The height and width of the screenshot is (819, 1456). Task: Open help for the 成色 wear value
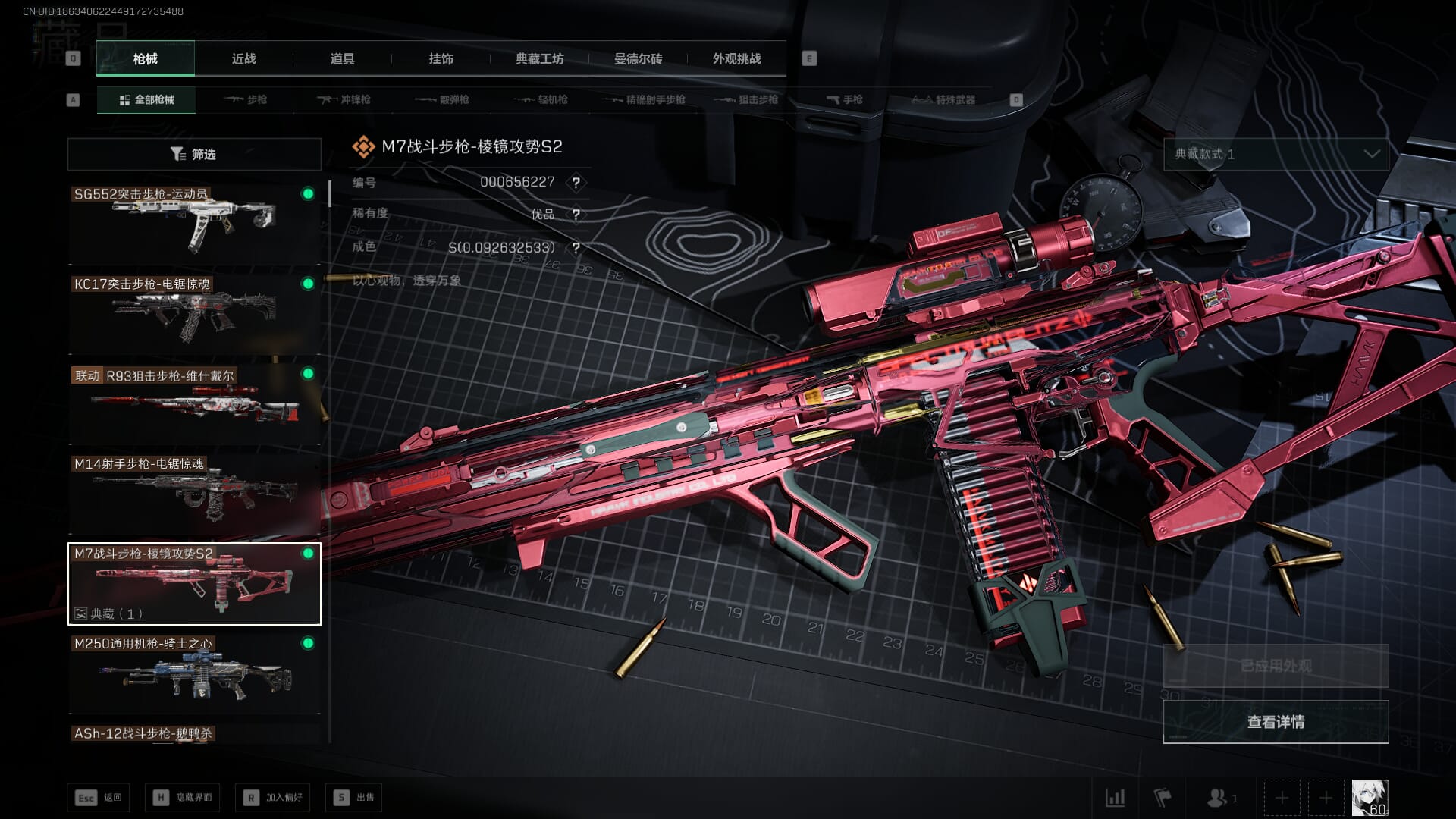(x=576, y=248)
